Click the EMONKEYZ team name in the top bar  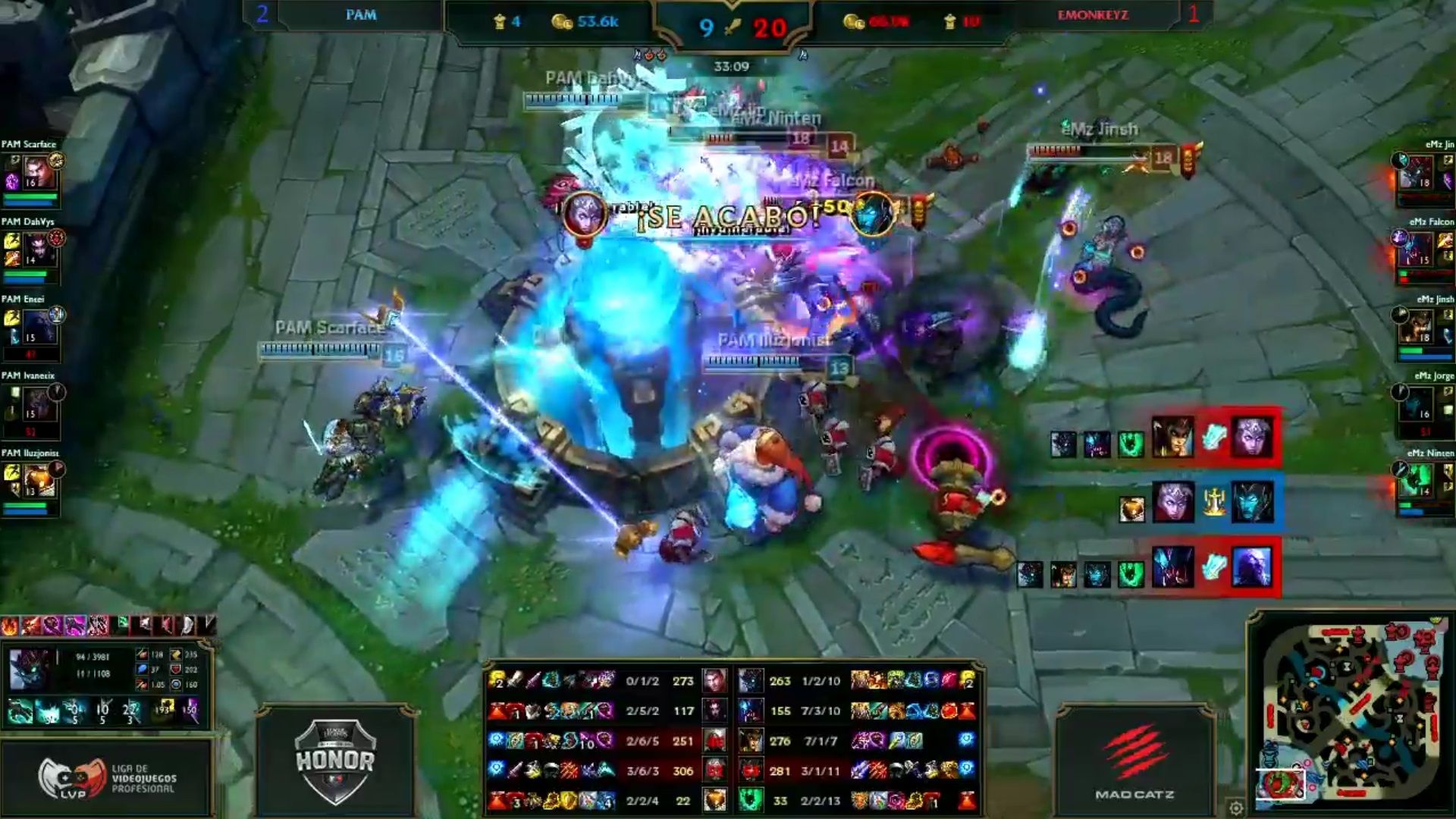1093,15
